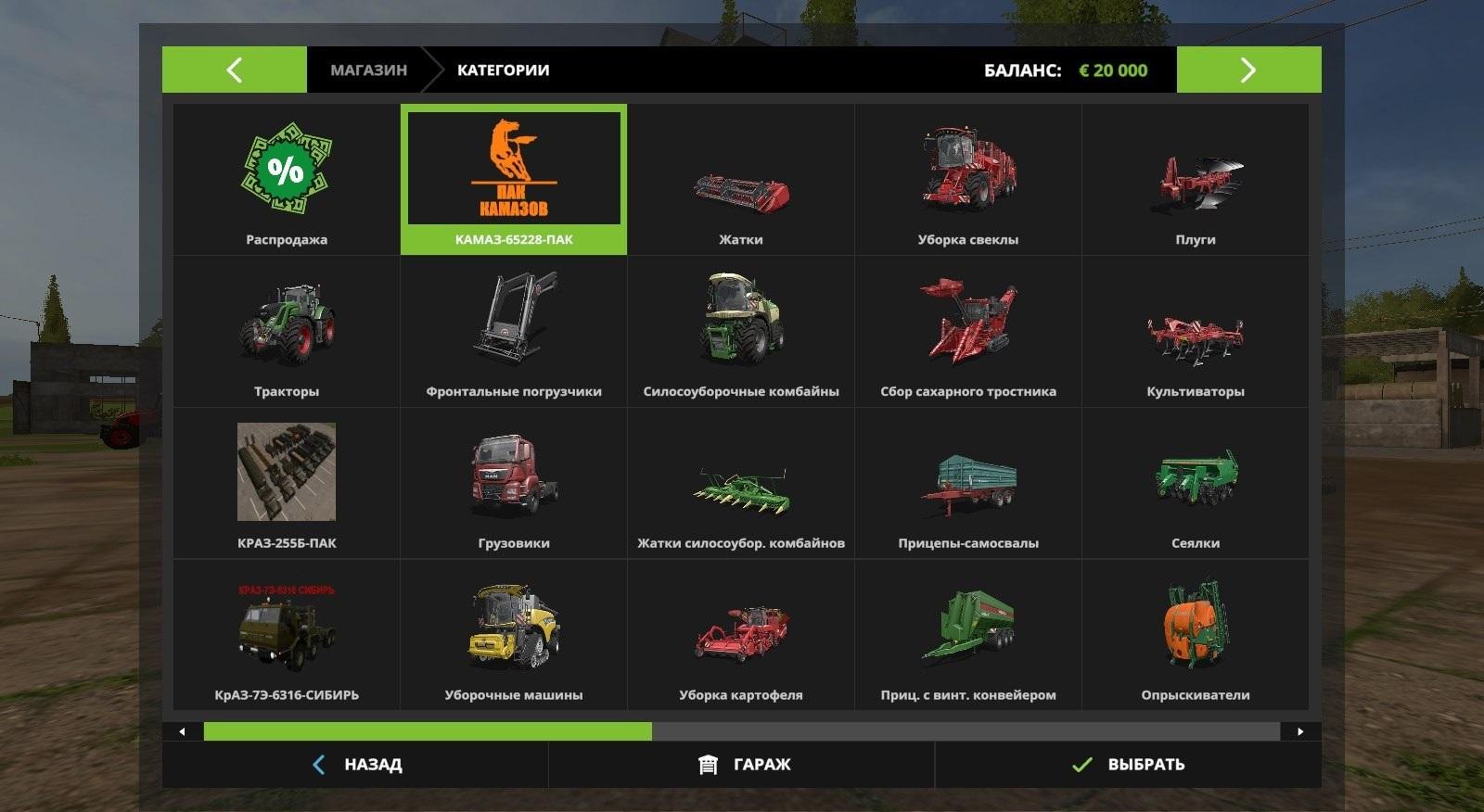Select the КАМАЗ-65228-ПАК category tile
Image resolution: width=1484 pixels, height=812 pixels.
tap(514, 180)
